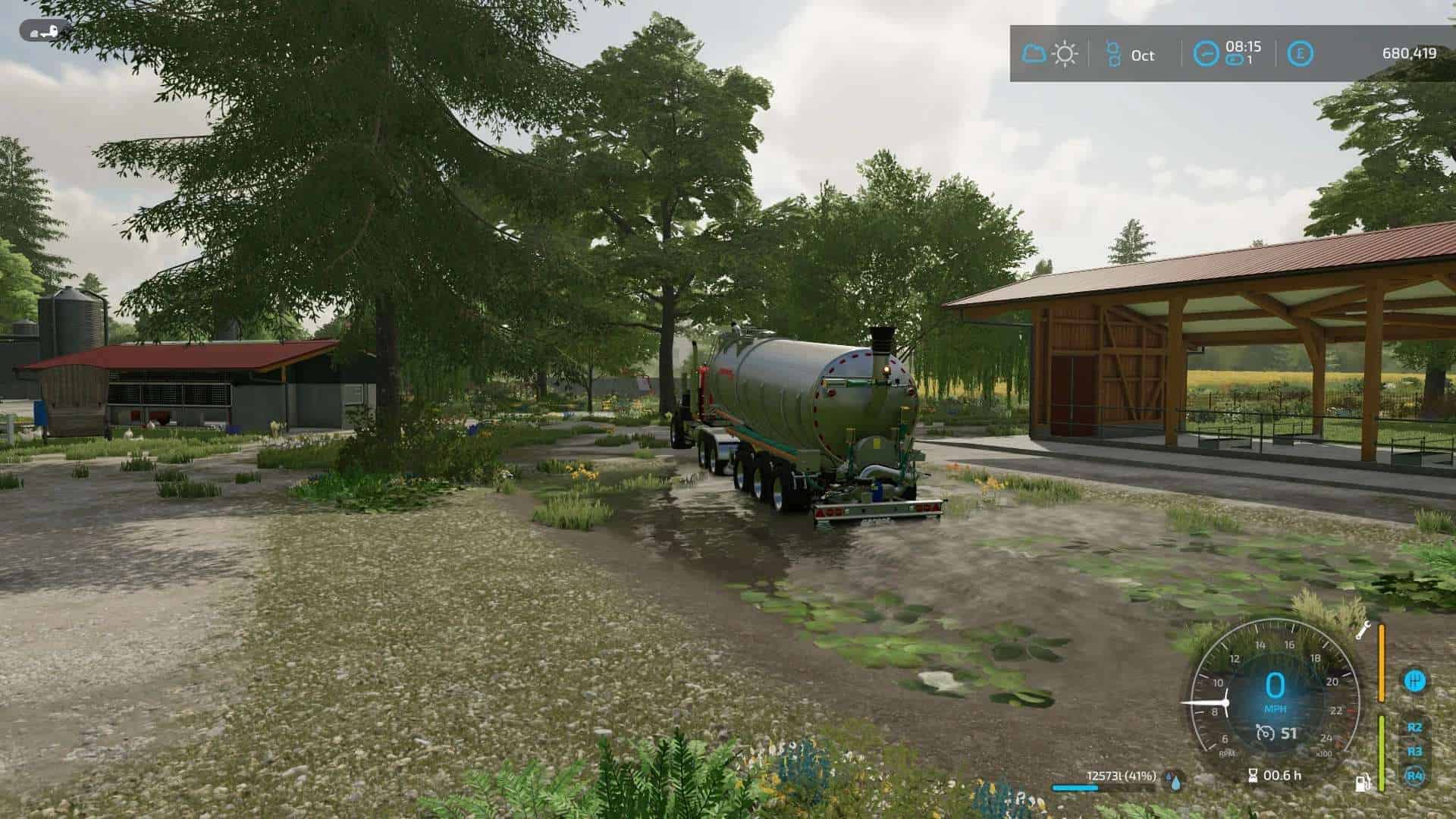Open the Oct month selector
Screen dimensions: 1456x819
coord(1143,55)
